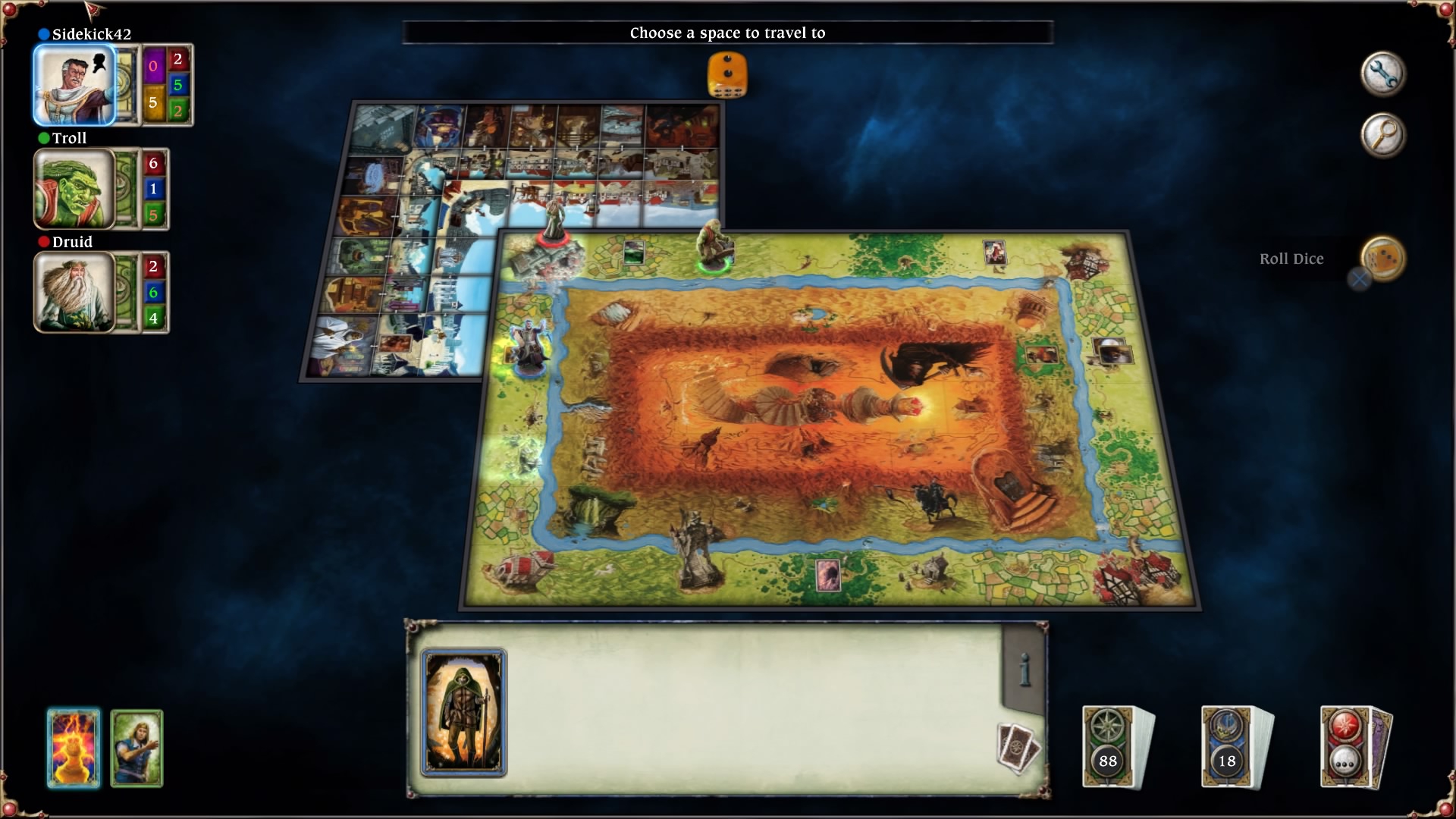Image resolution: width=1456 pixels, height=819 pixels.
Task: Select Sidekick42's character portrait
Action: (76, 83)
